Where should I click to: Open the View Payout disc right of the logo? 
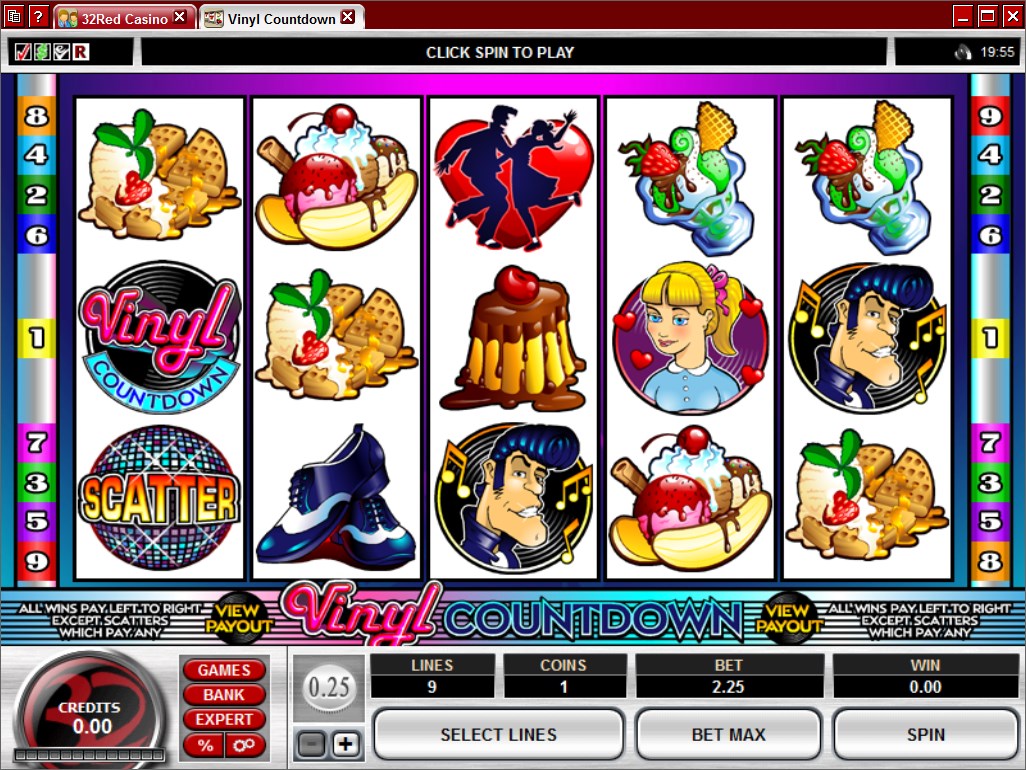click(789, 618)
